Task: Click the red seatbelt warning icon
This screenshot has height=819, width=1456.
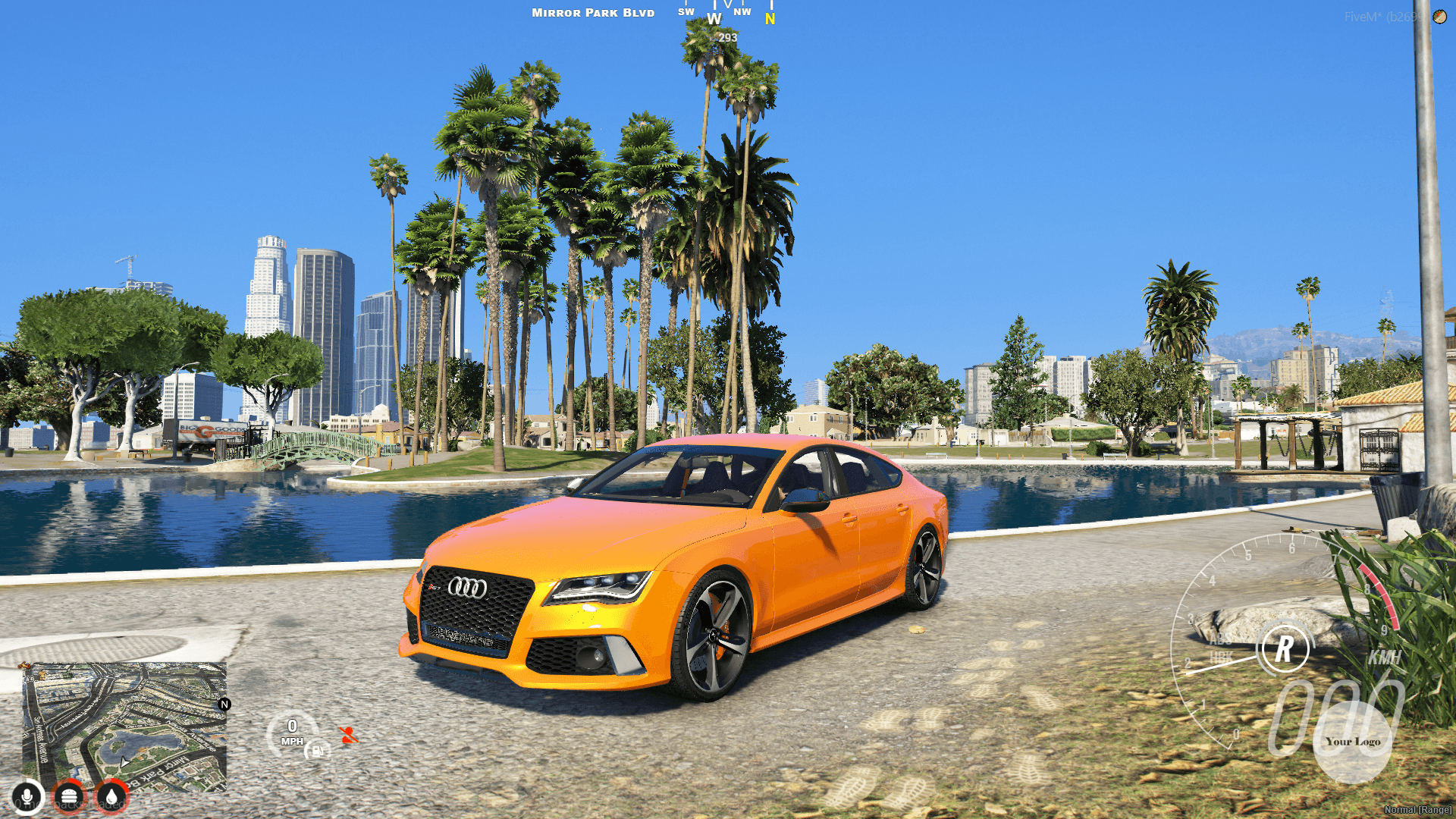Action: point(350,736)
